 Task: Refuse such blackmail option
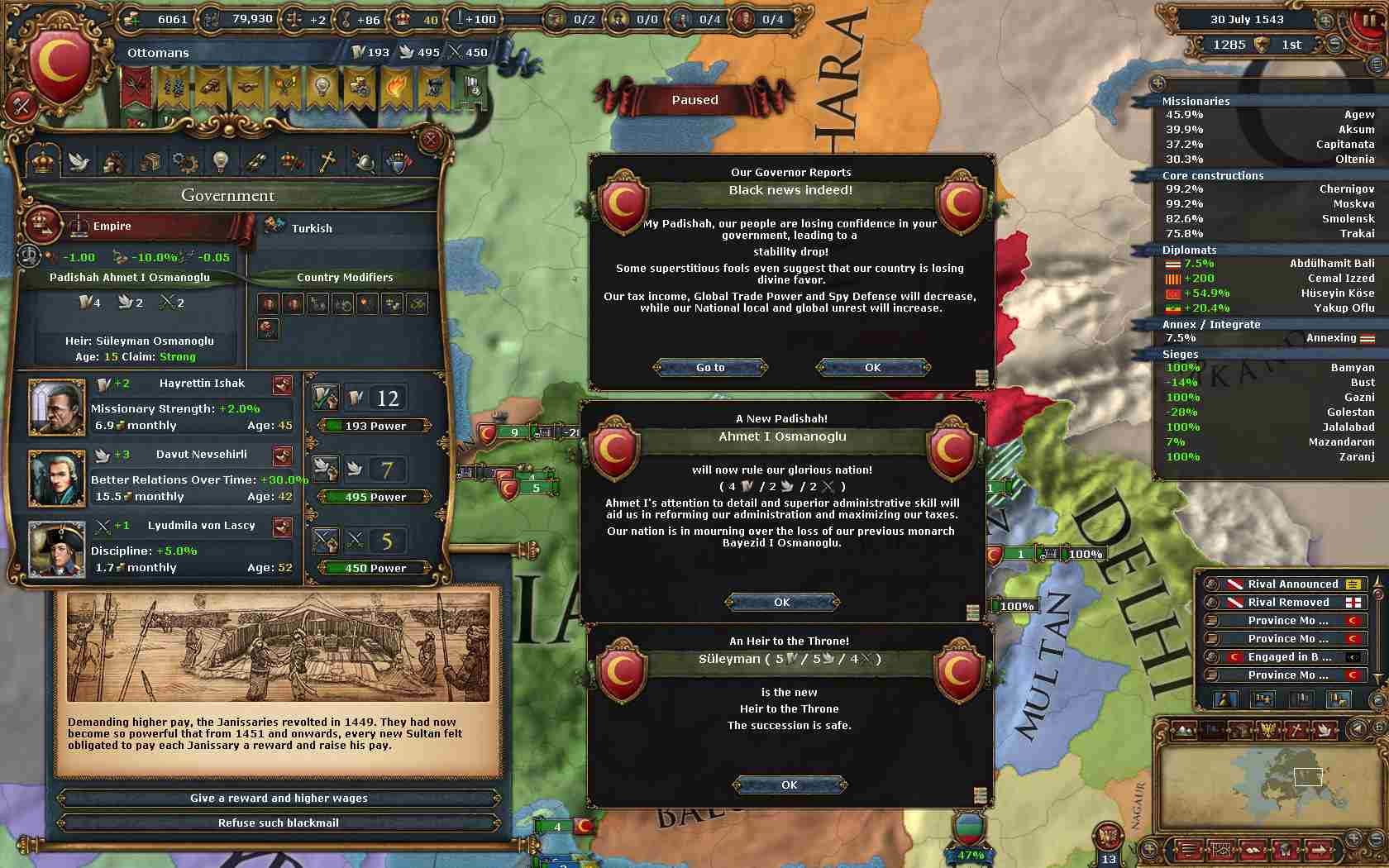[279, 823]
